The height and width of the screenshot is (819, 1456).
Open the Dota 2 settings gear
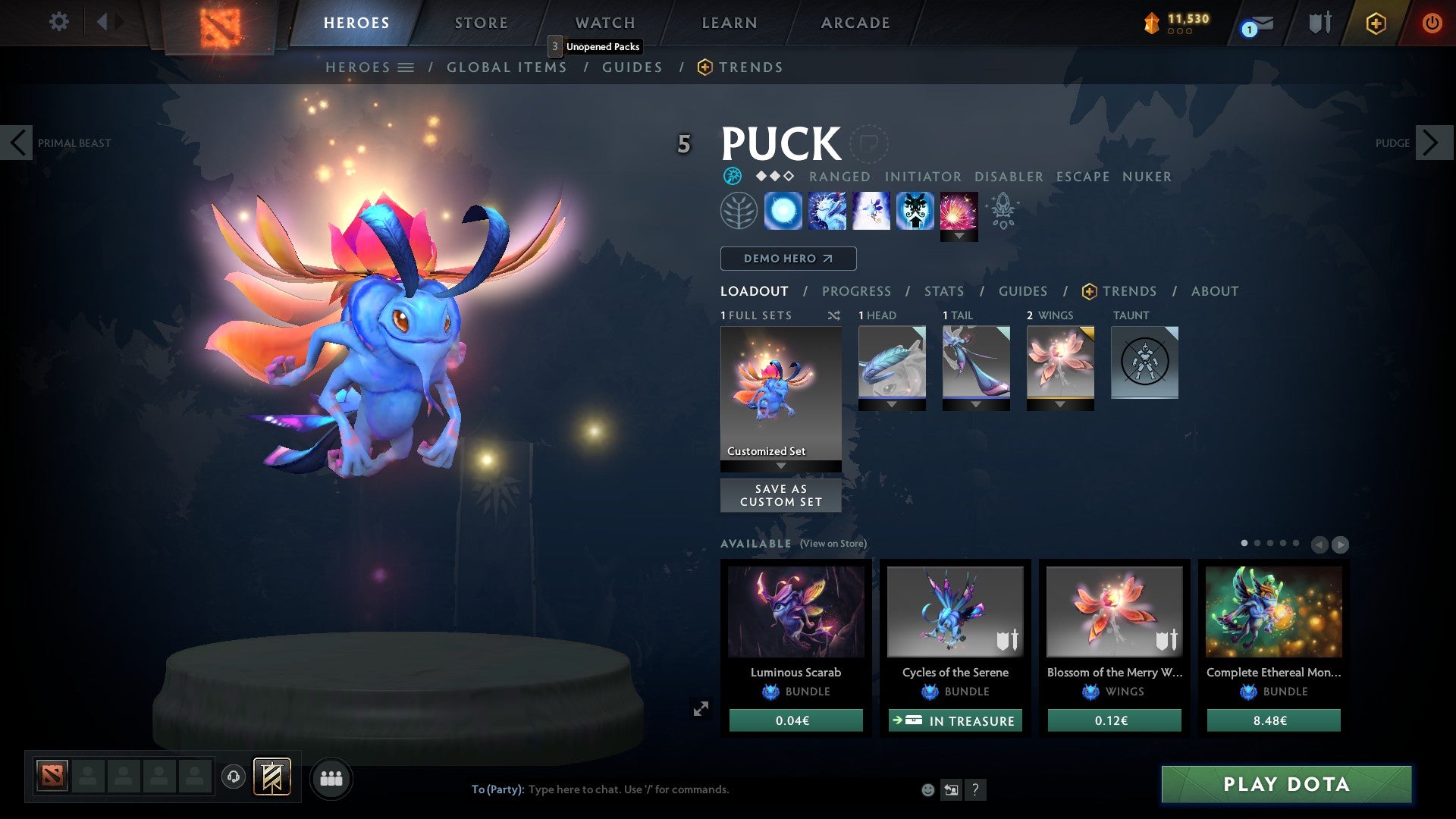[59, 22]
